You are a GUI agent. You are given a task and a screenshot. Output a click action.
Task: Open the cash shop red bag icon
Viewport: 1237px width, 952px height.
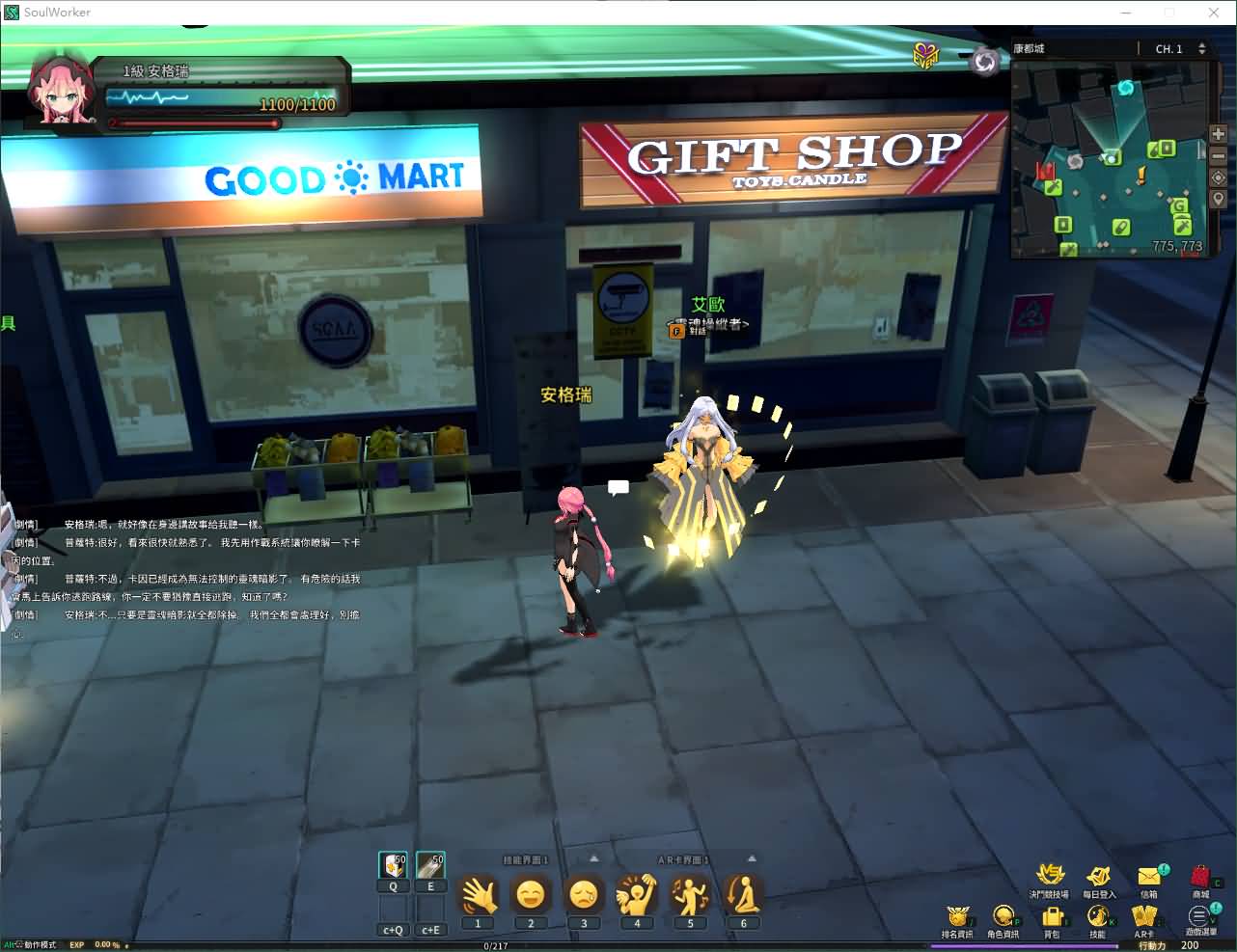pyautogui.click(x=1200, y=876)
